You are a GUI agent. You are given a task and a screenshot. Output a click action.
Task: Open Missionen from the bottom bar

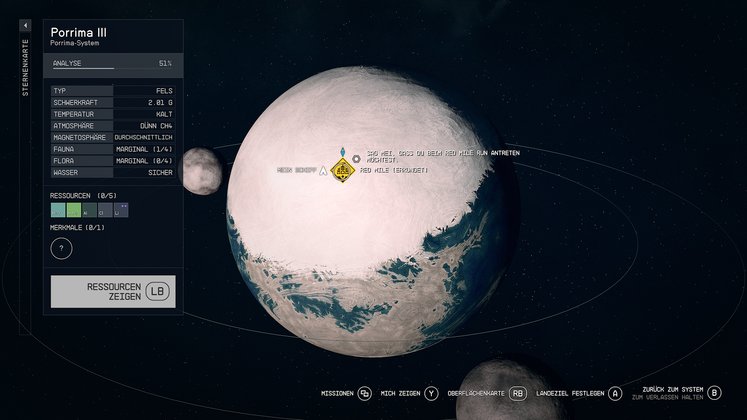pos(344,394)
